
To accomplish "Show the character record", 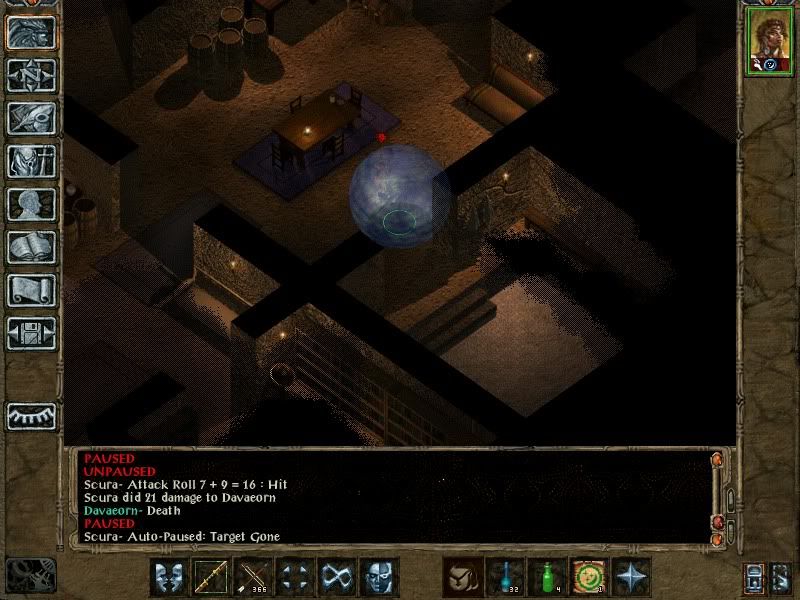I will pyautogui.click(x=31, y=204).
